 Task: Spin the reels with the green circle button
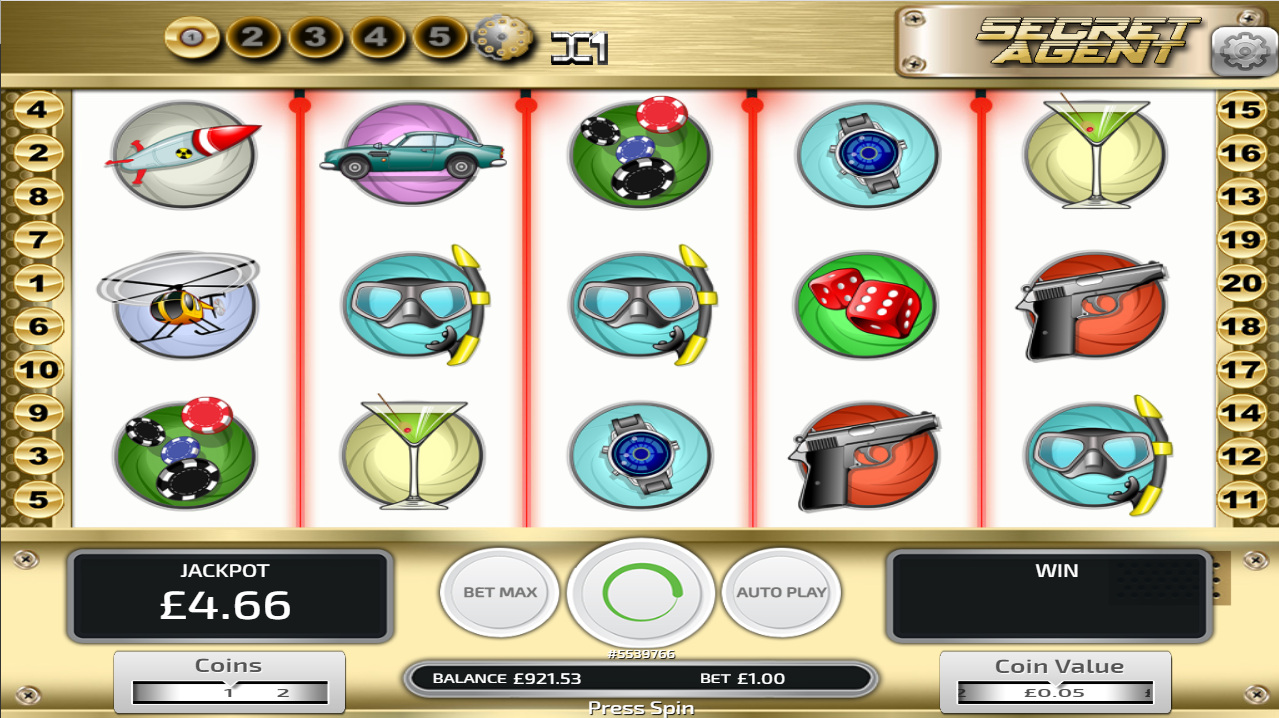[641, 593]
